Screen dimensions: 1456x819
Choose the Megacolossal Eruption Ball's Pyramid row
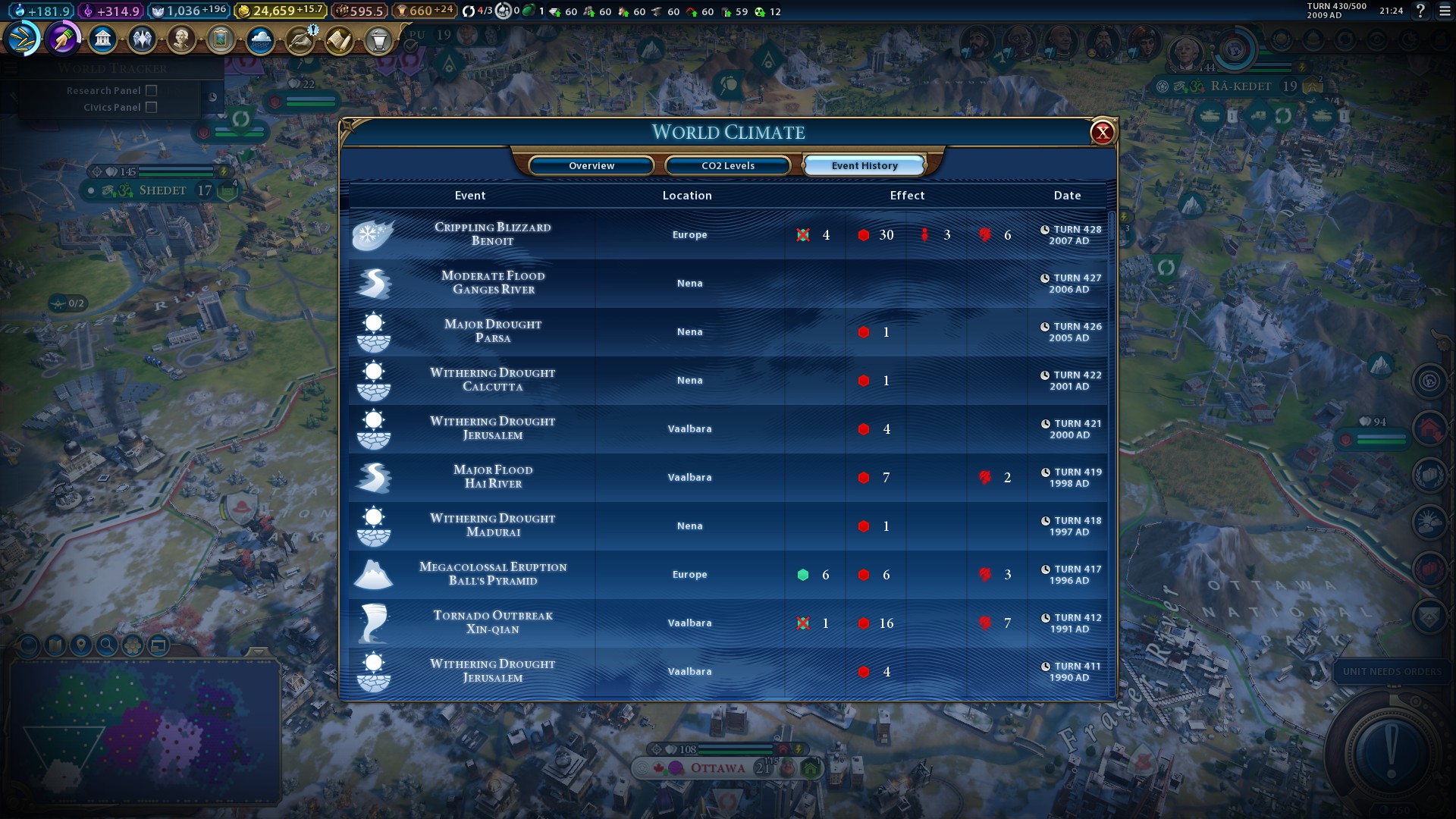point(493,574)
